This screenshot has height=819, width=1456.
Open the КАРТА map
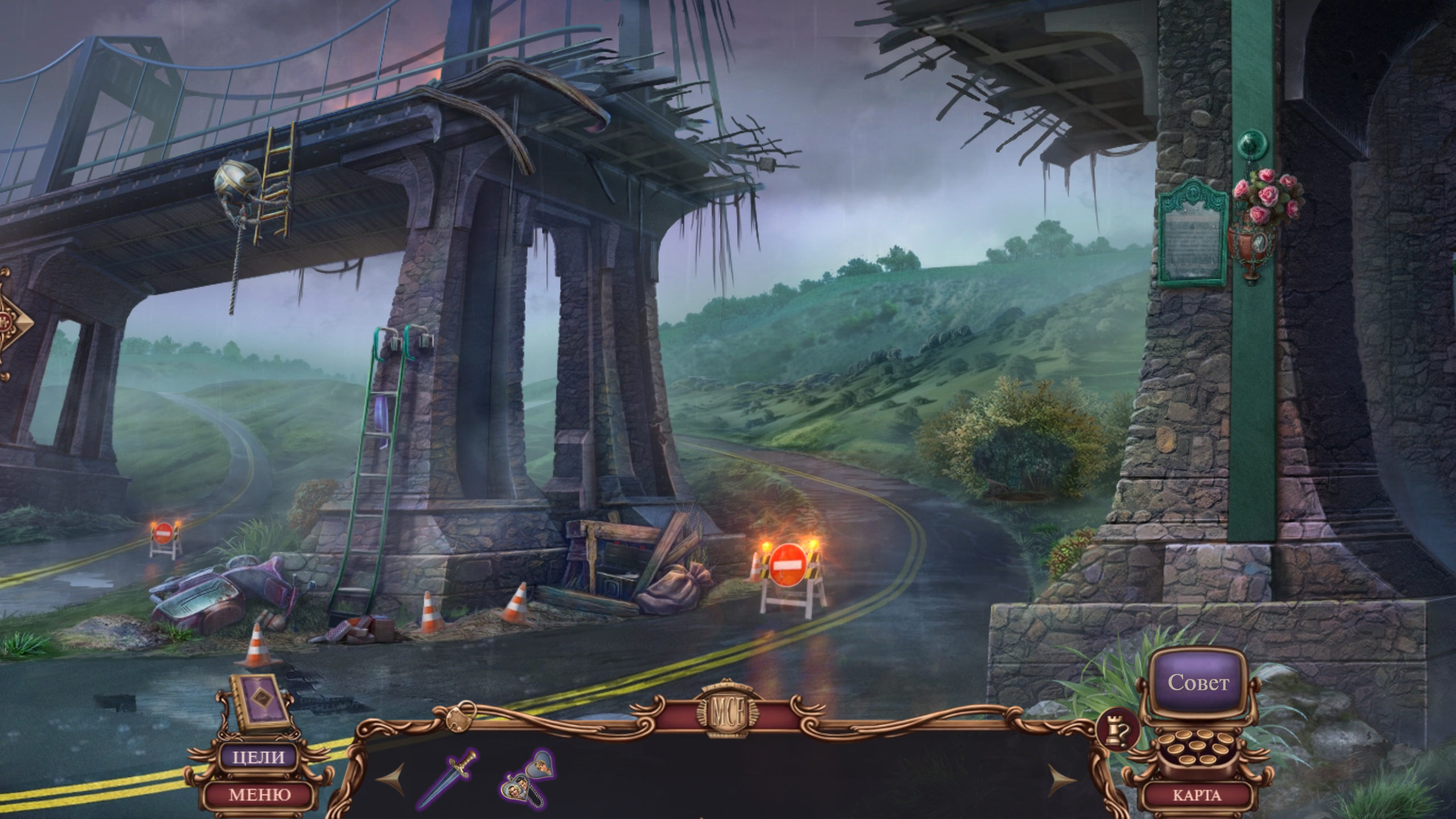pos(1197,795)
